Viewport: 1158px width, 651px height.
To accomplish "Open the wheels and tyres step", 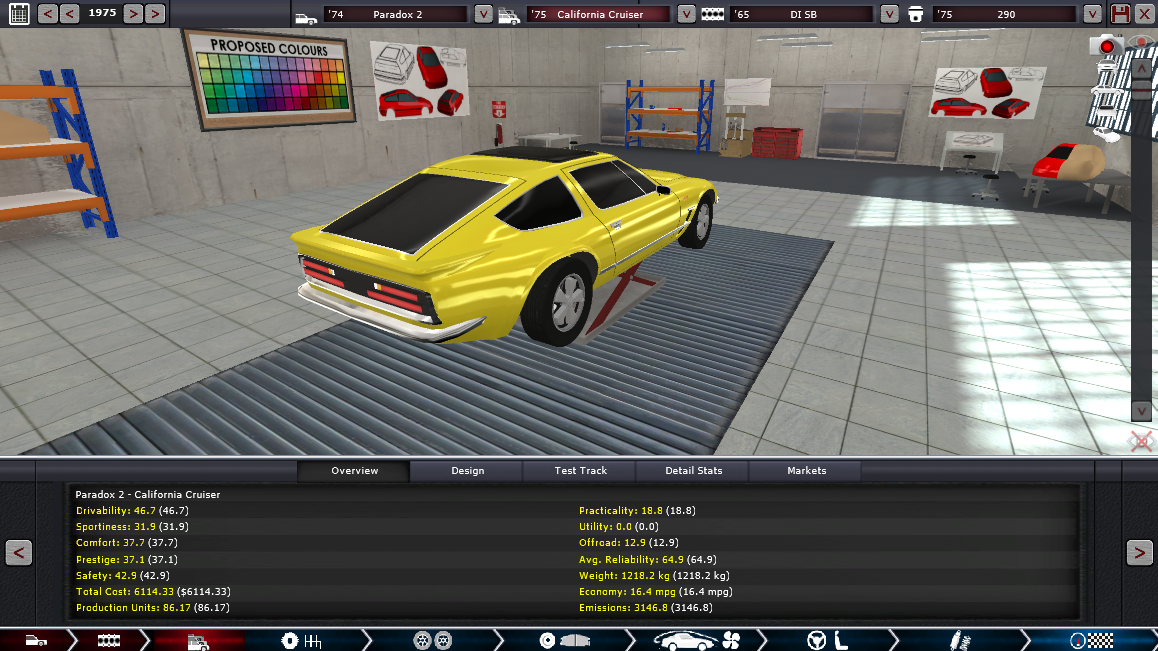I will [x=429, y=640].
